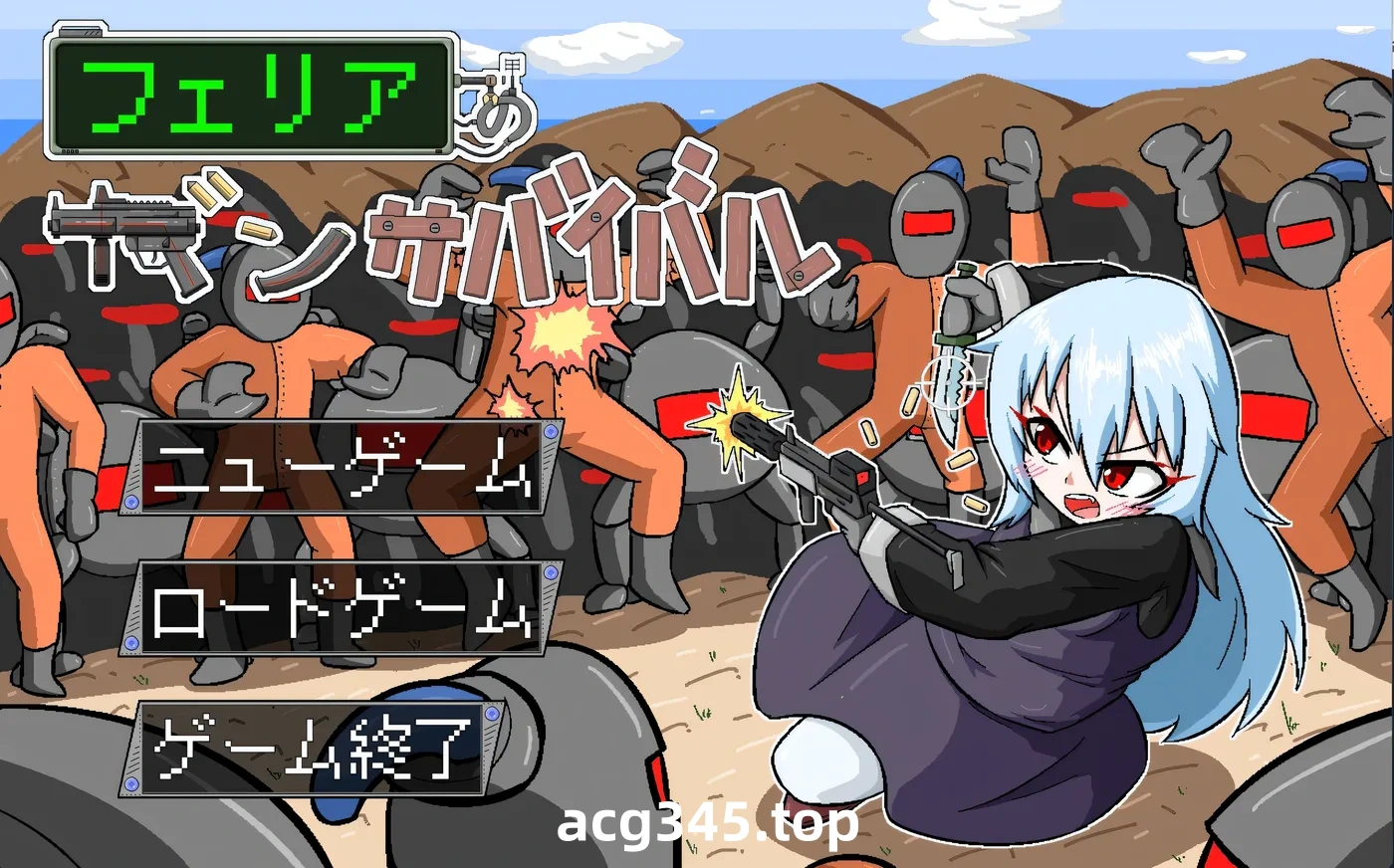Toggle the corner stud on ゲーム終了 button
The width and height of the screenshot is (1394, 868).
pos(490,715)
